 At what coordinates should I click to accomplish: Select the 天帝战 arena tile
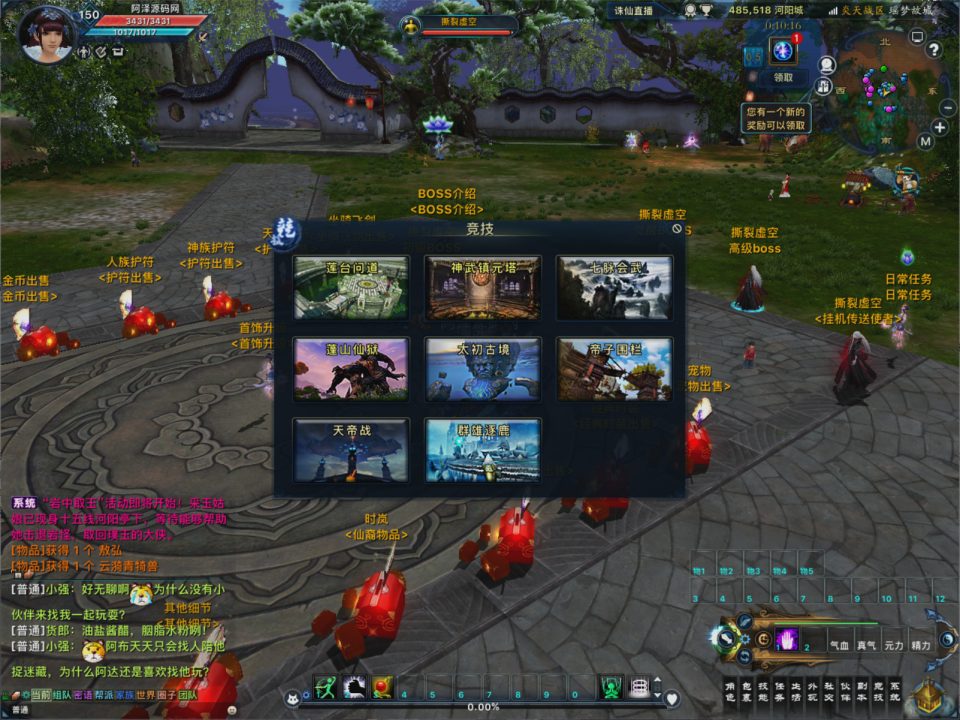pyautogui.click(x=351, y=450)
